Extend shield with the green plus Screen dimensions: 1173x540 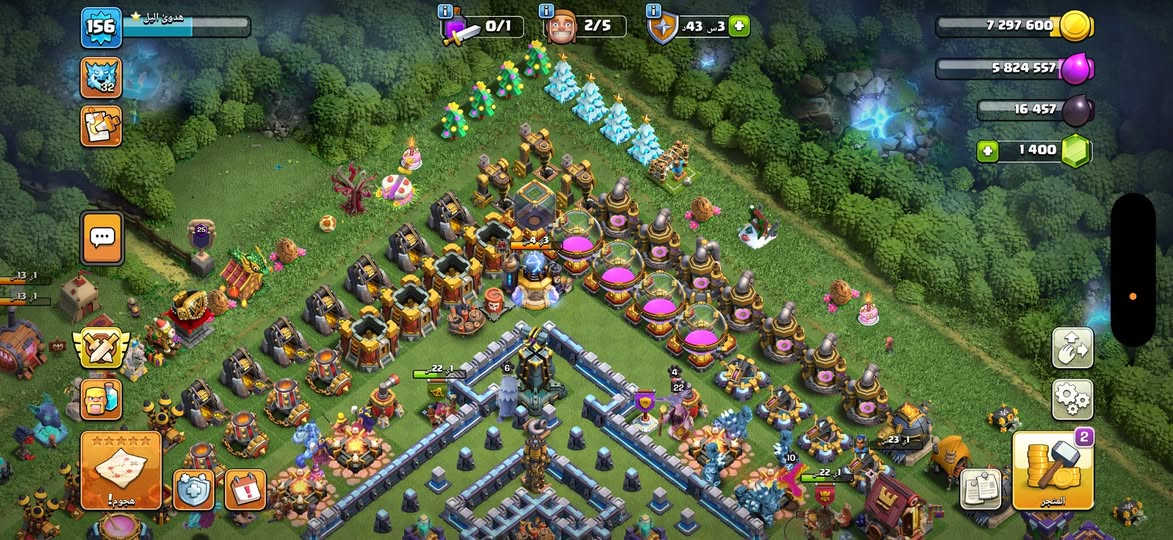coord(739,26)
